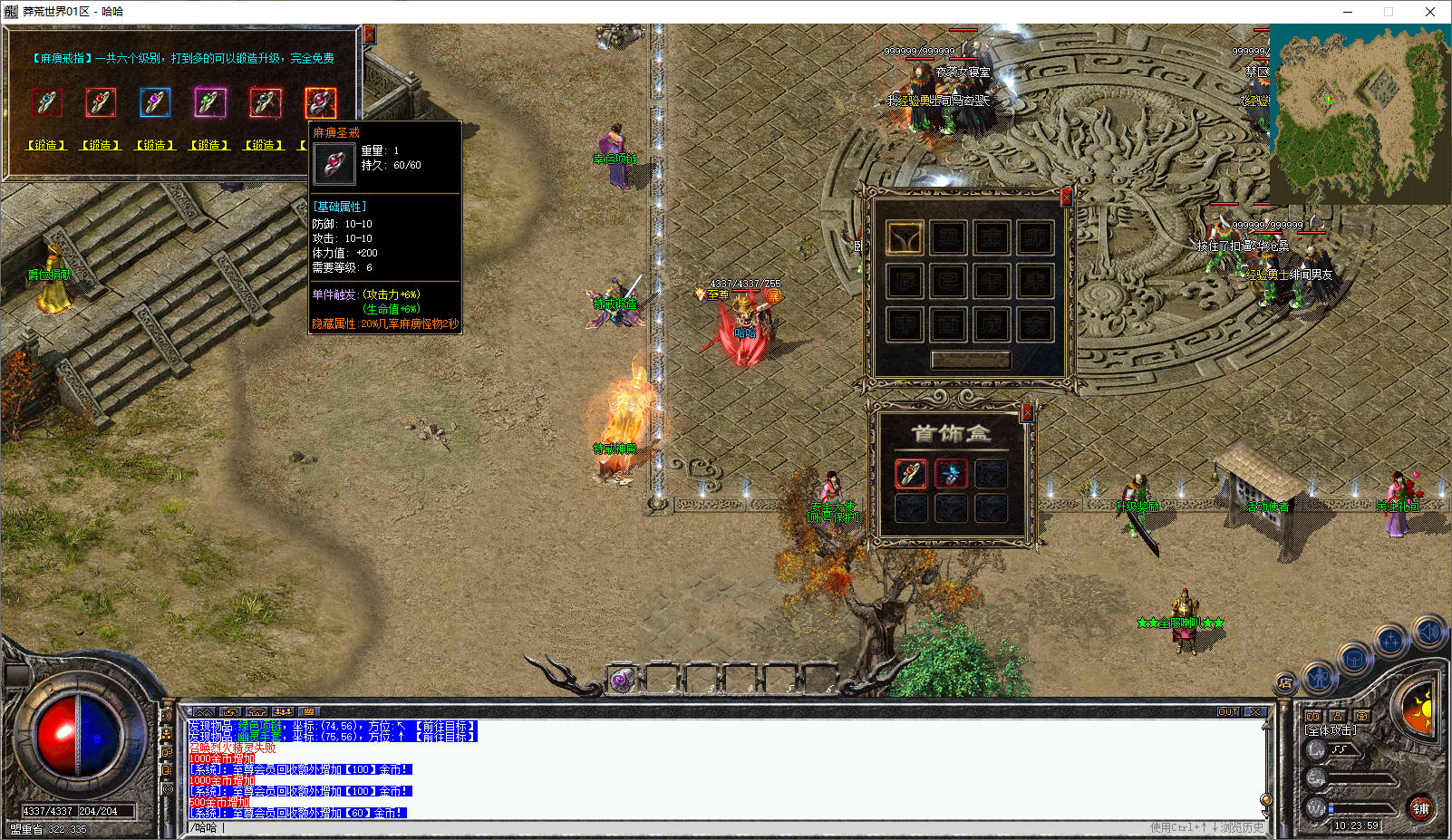
Task: Select the highlighted gold-bordered zodiac slot
Action: coord(905,237)
